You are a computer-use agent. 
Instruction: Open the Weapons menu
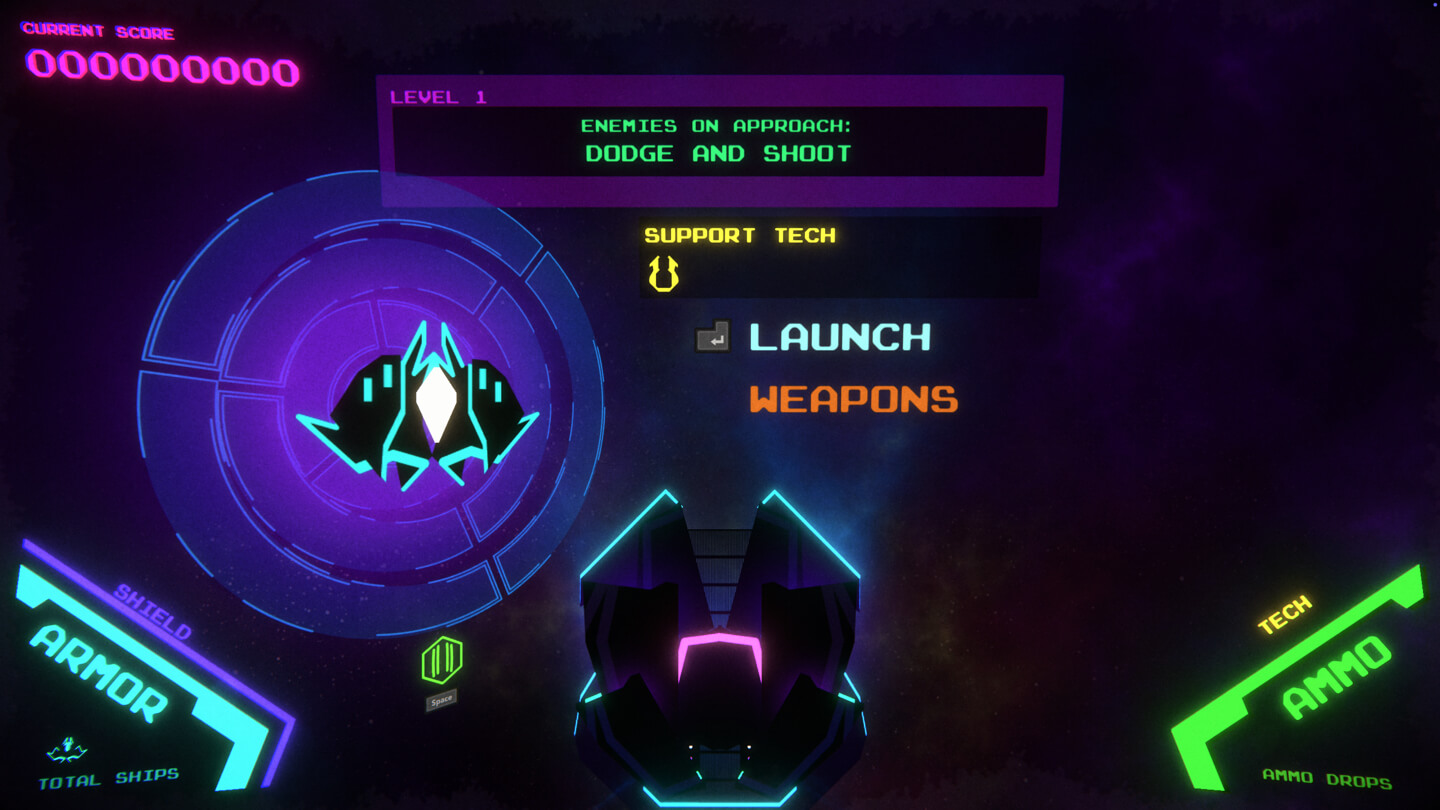[853, 400]
